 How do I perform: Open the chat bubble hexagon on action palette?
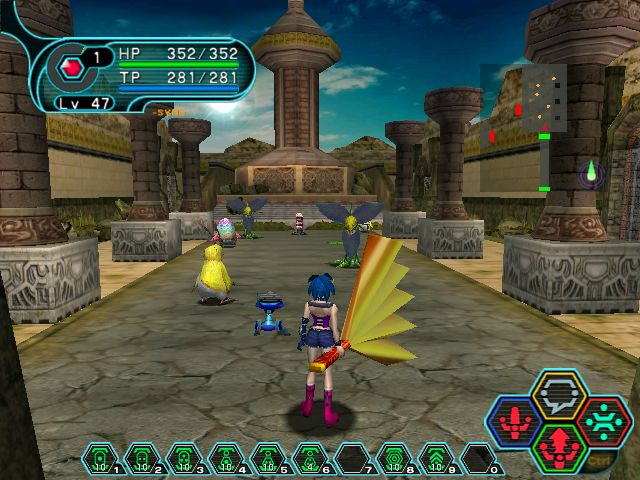point(558,394)
